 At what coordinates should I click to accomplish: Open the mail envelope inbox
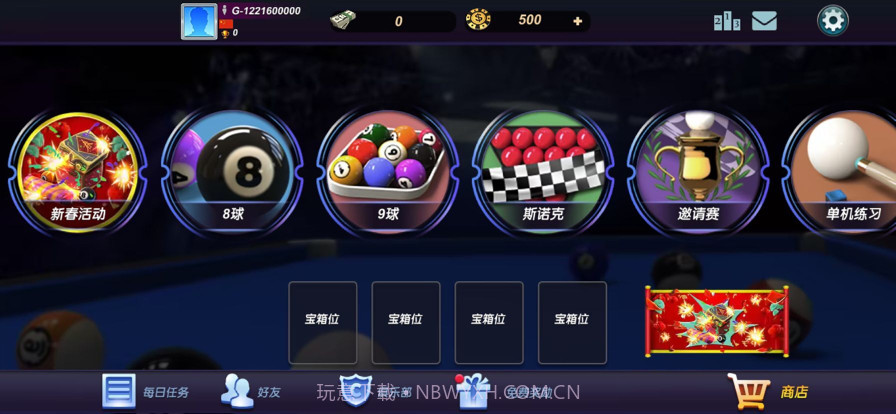pyautogui.click(x=764, y=20)
